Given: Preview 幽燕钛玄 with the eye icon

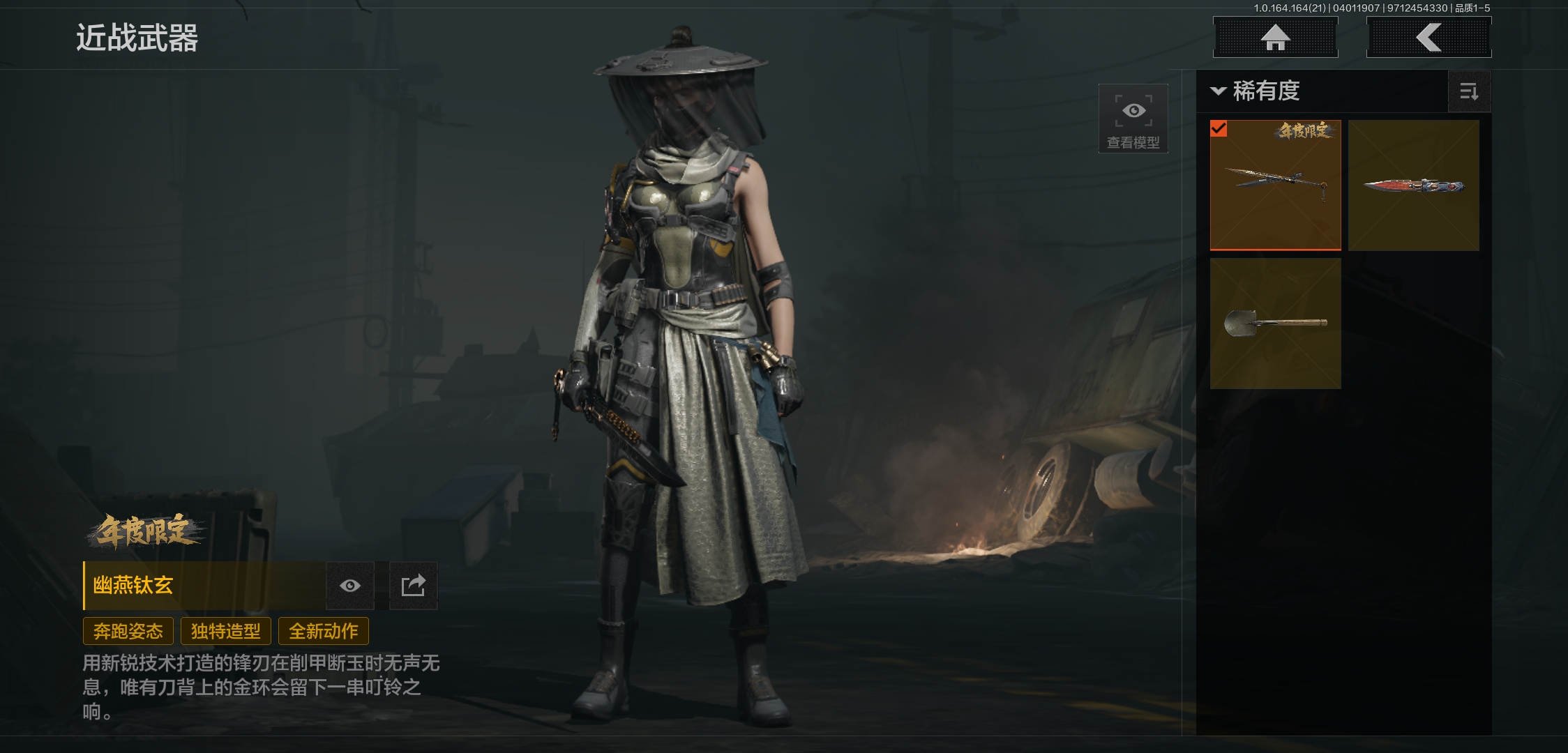Looking at the screenshot, I should [x=350, y=586].
